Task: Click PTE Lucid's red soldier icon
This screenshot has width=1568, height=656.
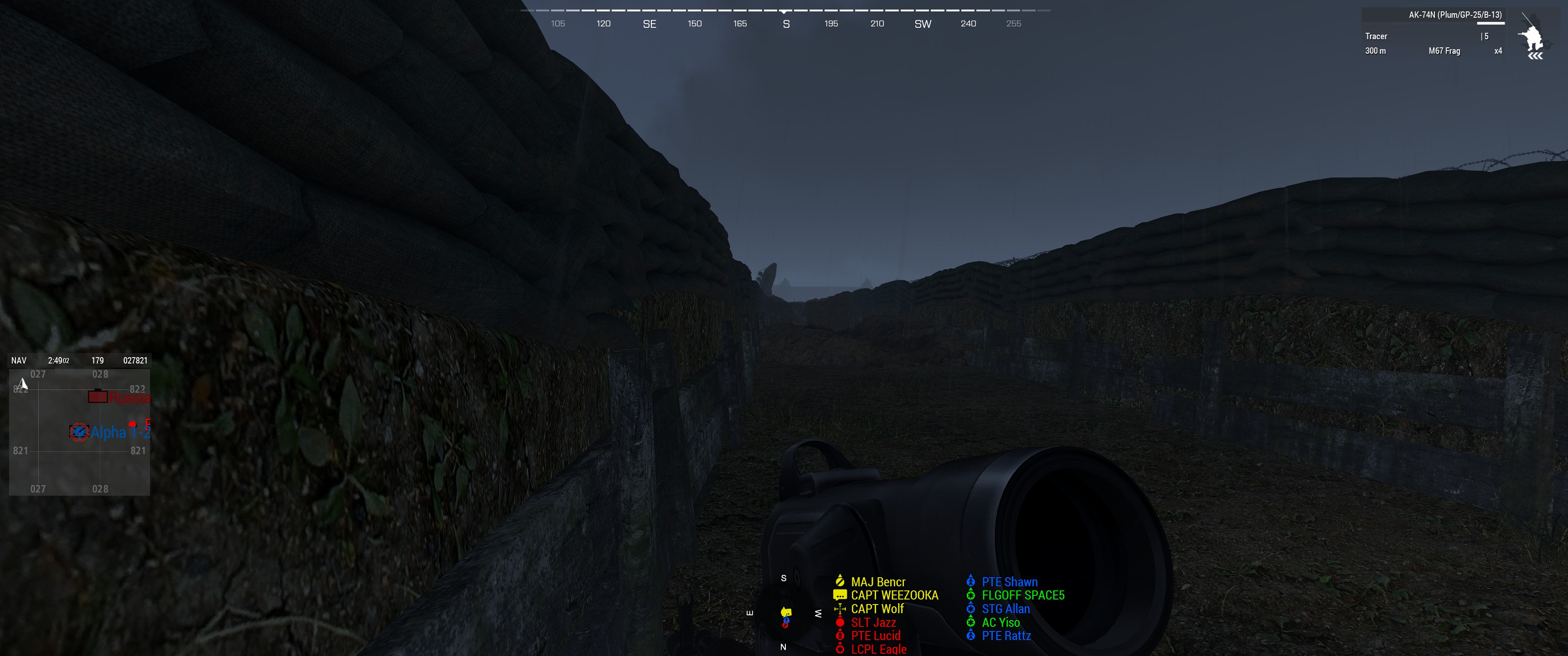Action: click(x=840, y=635)
